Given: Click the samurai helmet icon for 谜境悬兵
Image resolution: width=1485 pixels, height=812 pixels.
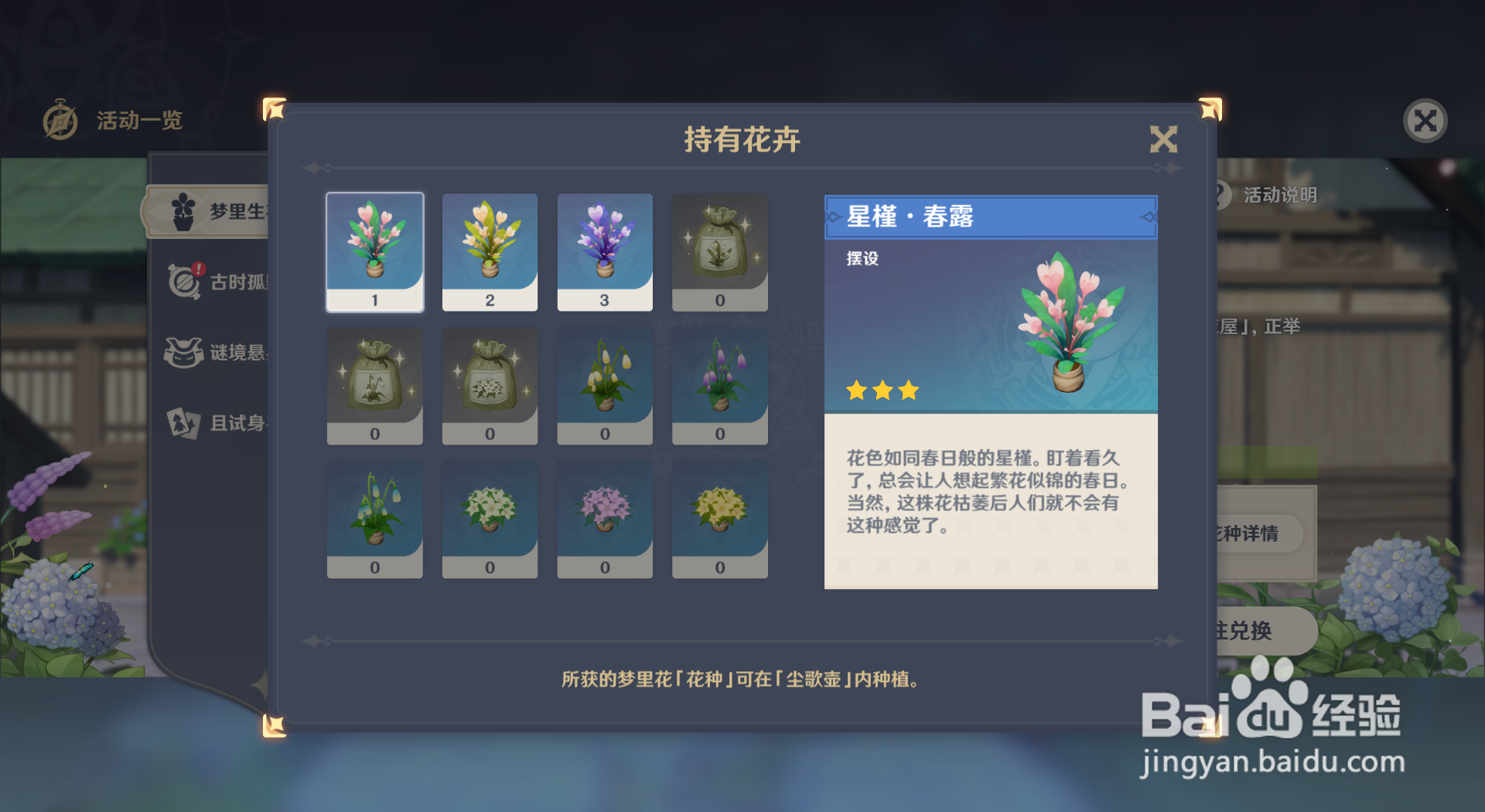Looking at the screenshot, I should pyautogui.click(x=183, y=353).
